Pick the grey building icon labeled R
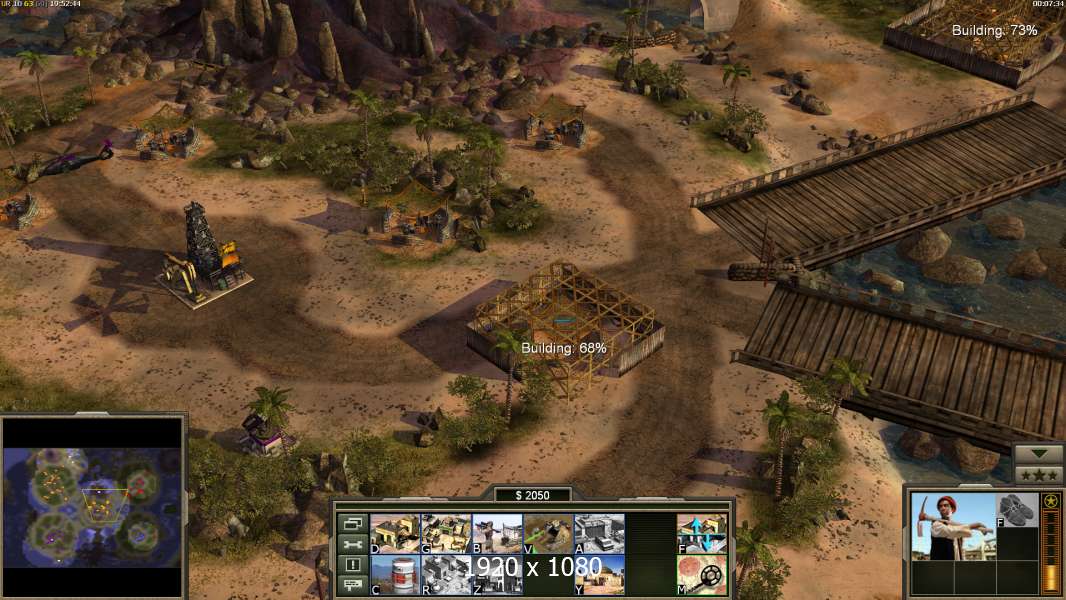Image resolution: width=1066 pixels, height=600 pixels. (446, 575)
